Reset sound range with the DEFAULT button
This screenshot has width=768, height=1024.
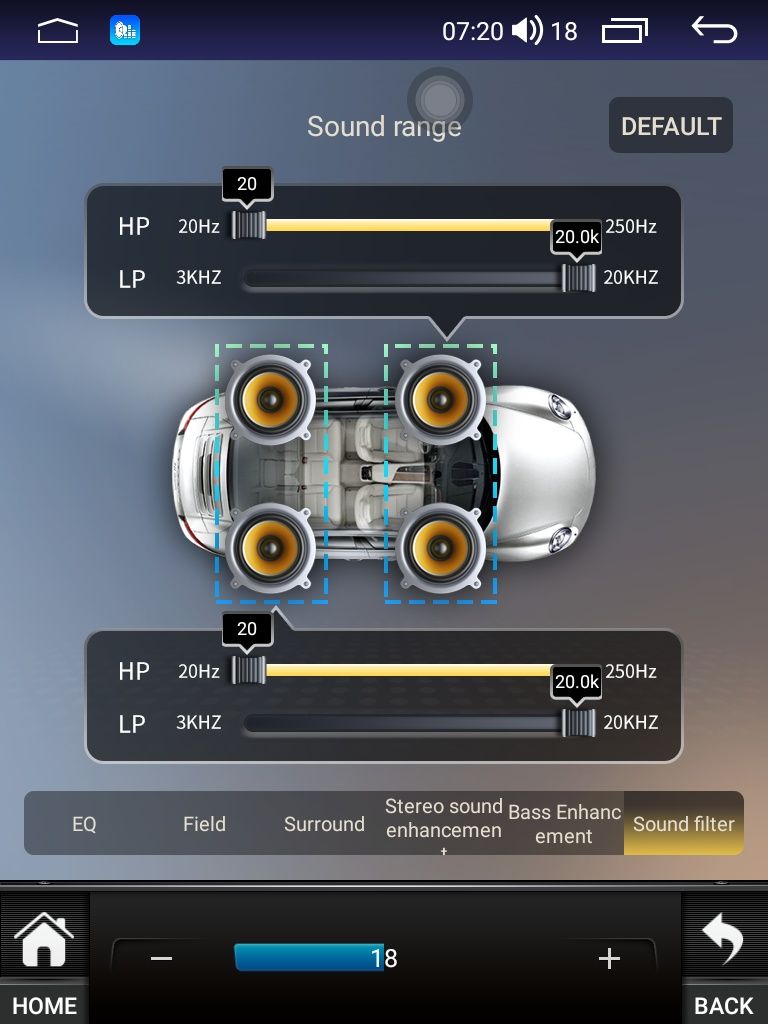point(670,126)
